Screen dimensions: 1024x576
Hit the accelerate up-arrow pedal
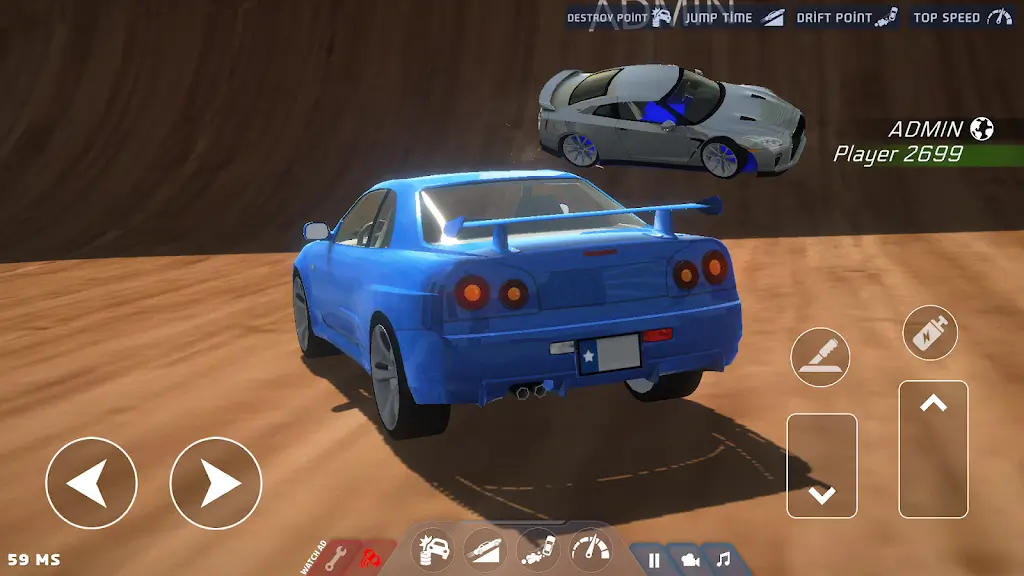tap(933, 449)
